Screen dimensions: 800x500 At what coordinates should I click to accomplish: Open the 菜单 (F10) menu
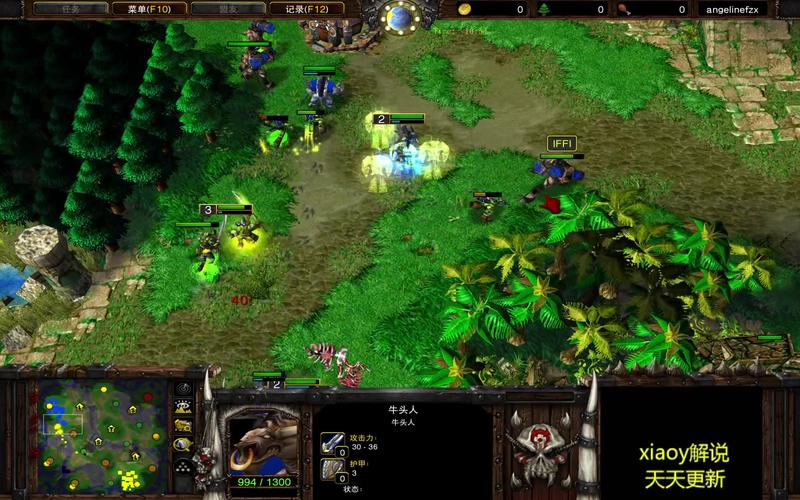click(141, 9)
